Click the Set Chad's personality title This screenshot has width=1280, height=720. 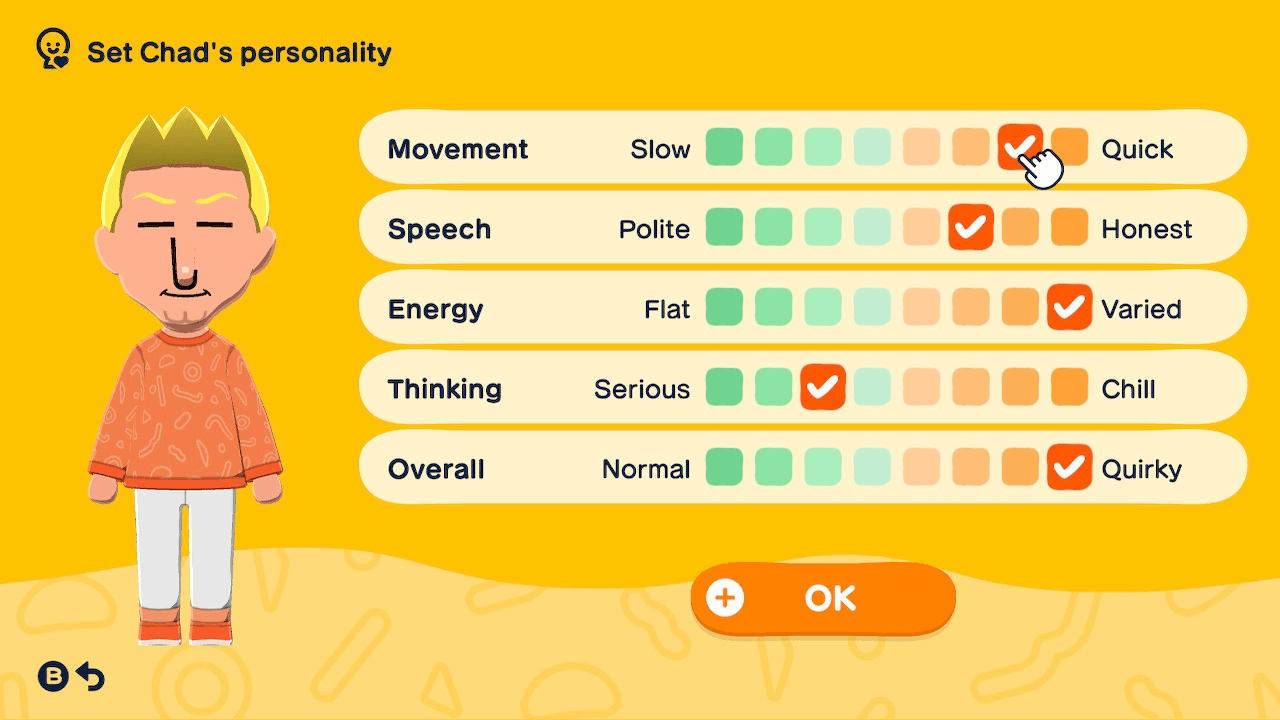237,52
